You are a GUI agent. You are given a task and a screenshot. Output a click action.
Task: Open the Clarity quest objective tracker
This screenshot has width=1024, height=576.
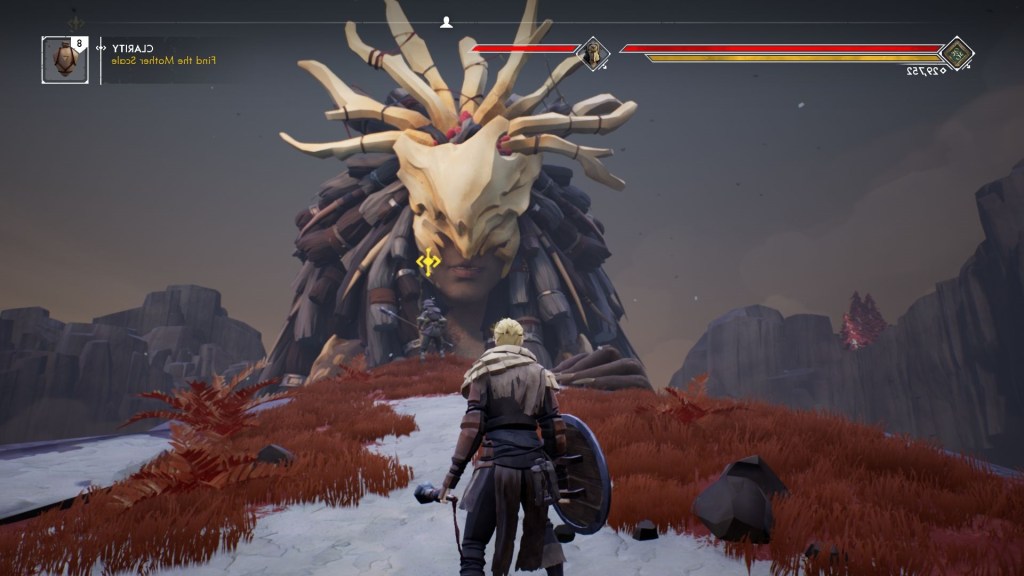click(160, 54)
